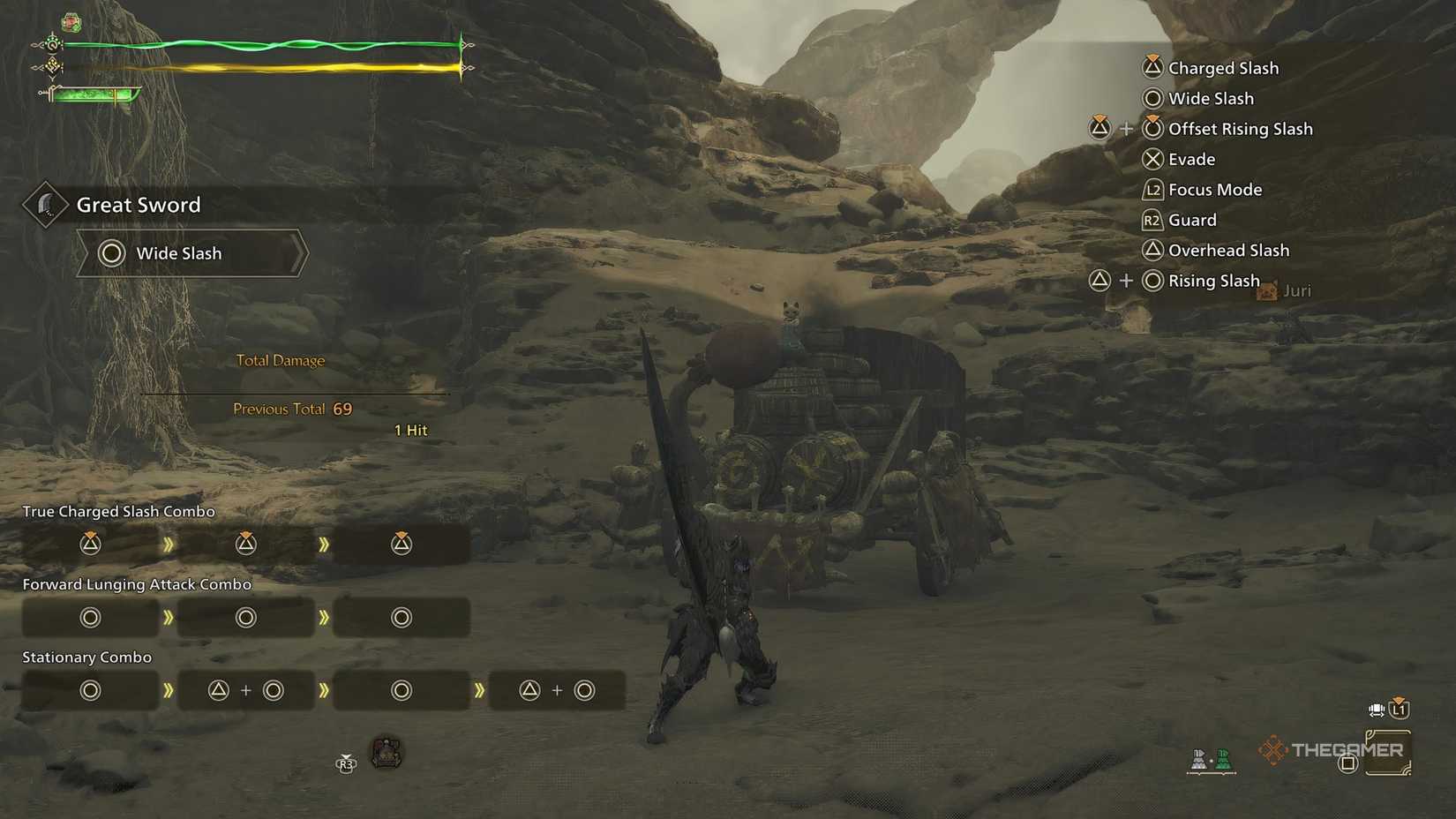Open the item pouch square button icon
Image resolution: width=1456 pixels, height=819 pixels.
pyautogui.click(x=1349, y=764)
